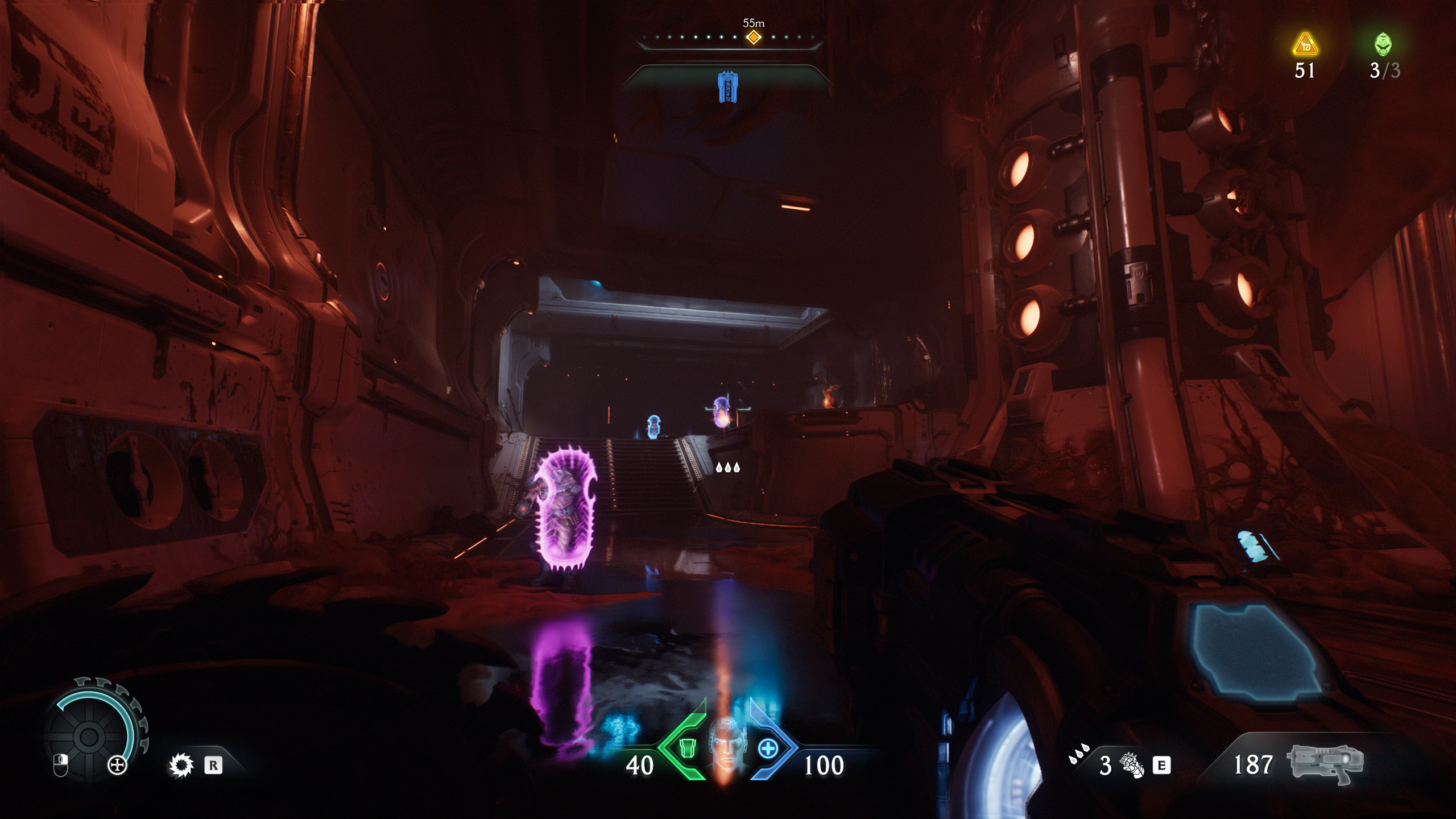Screen dimensions: 1456x819
Task: Select the melee gauntlet fist icon
Action: (x=1132, y=765)
